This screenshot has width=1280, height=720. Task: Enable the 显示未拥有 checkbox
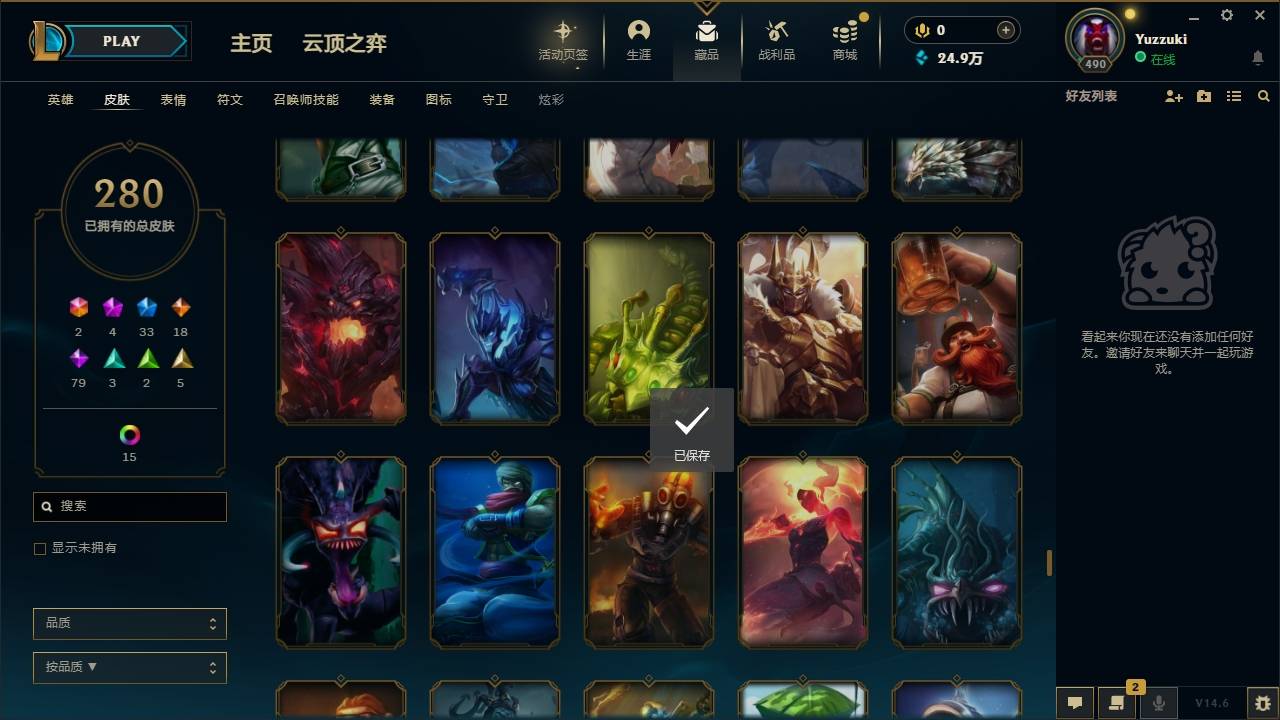[x=40, y=548]
